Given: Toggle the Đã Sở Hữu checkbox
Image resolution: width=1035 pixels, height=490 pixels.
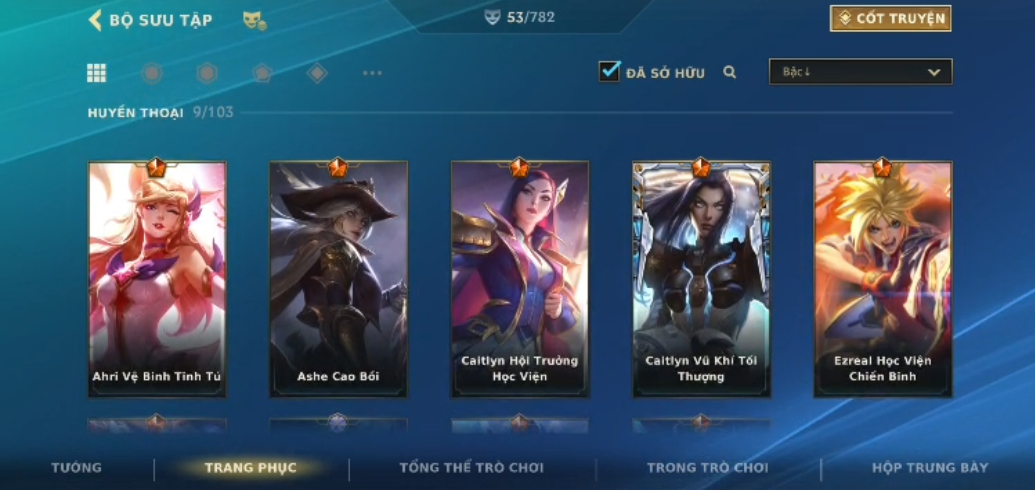Looking at the screenshot, I should pyautogui.click(x=609, y=72).
